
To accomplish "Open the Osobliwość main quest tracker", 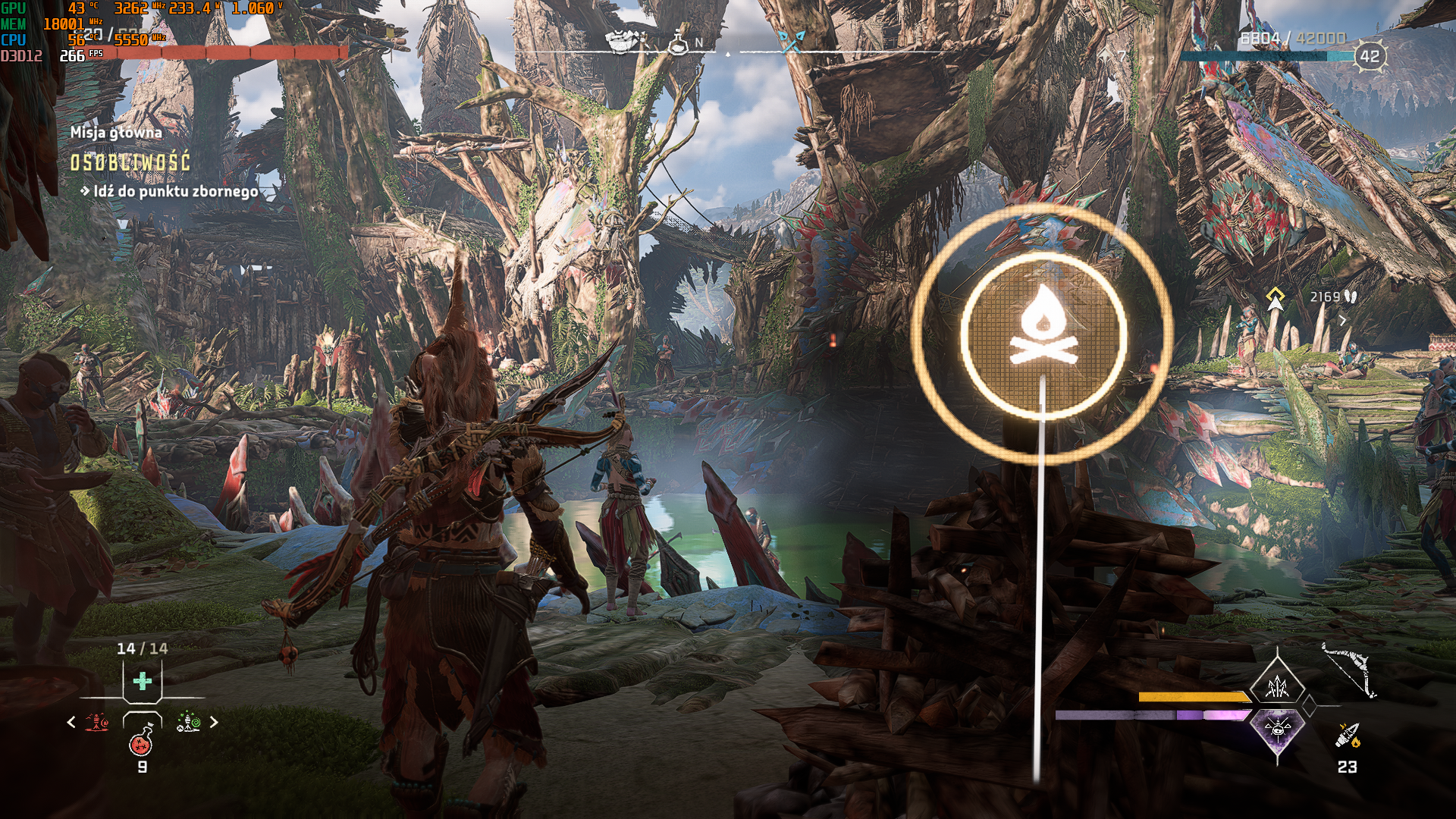I will pyautogui.click(x=130, y=162).
